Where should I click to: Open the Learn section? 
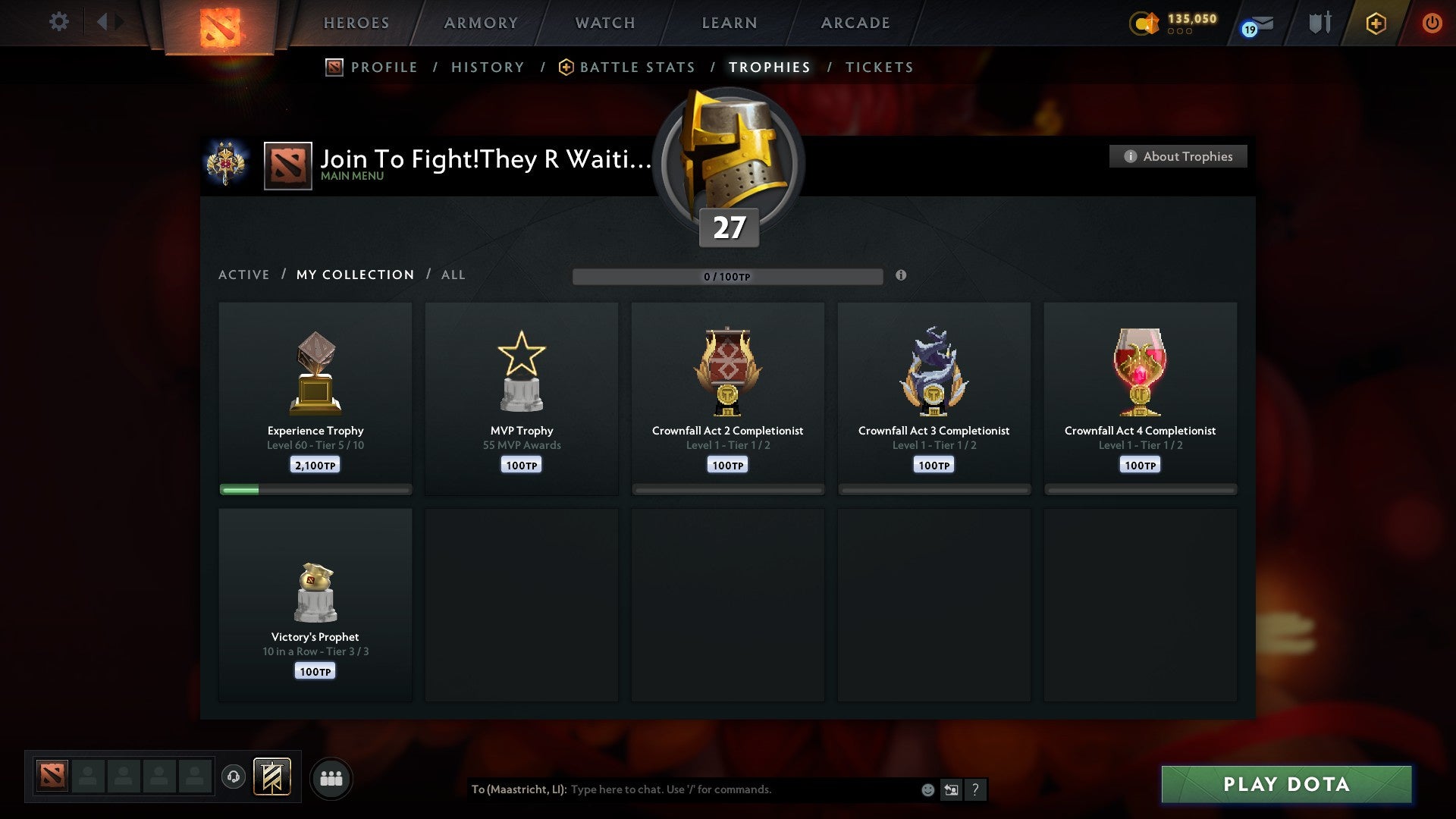click(730, 23)
